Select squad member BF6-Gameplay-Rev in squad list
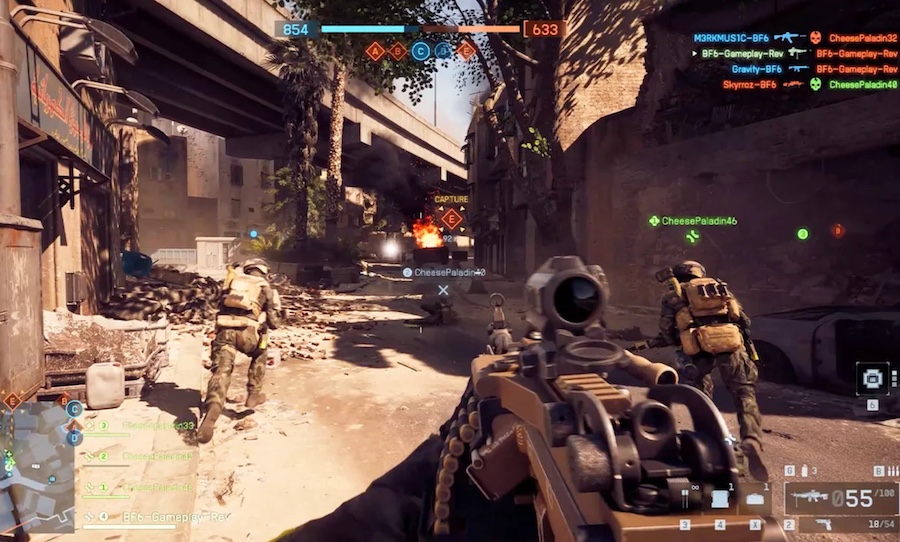 click(176, 516)
